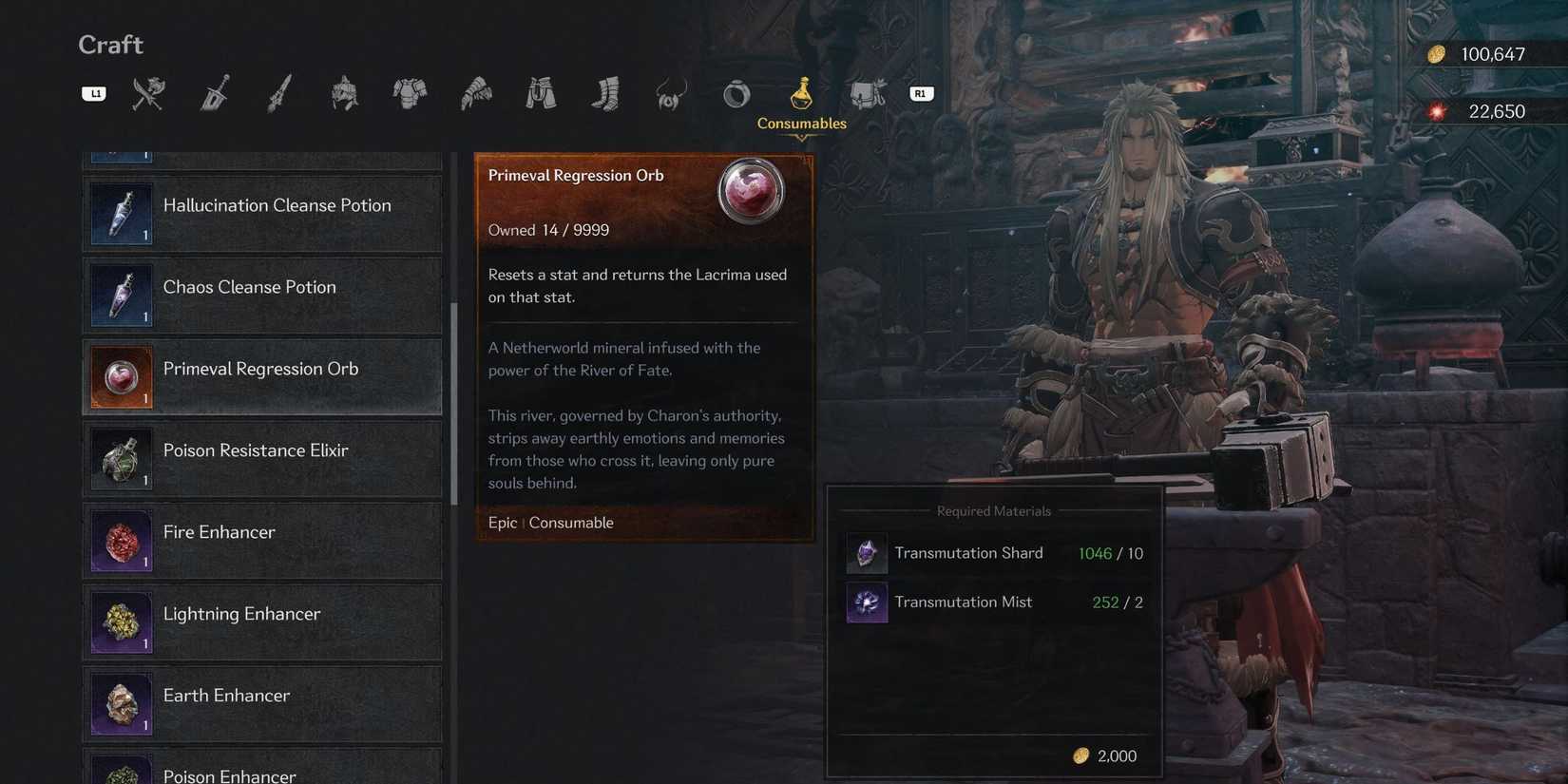Select the amulet crafting category
This screenshot has height=784, width=1568.
coord(671,92)
